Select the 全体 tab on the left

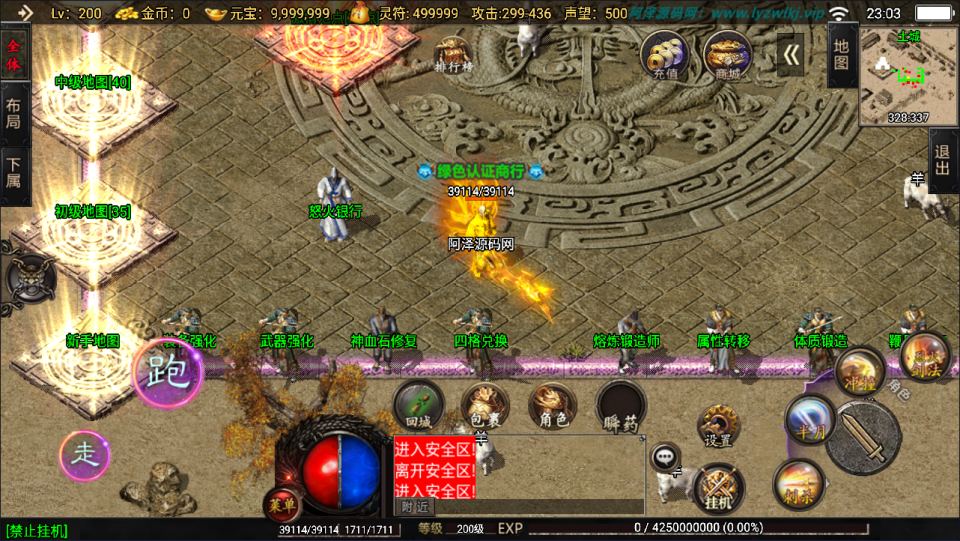pos(14,55)
